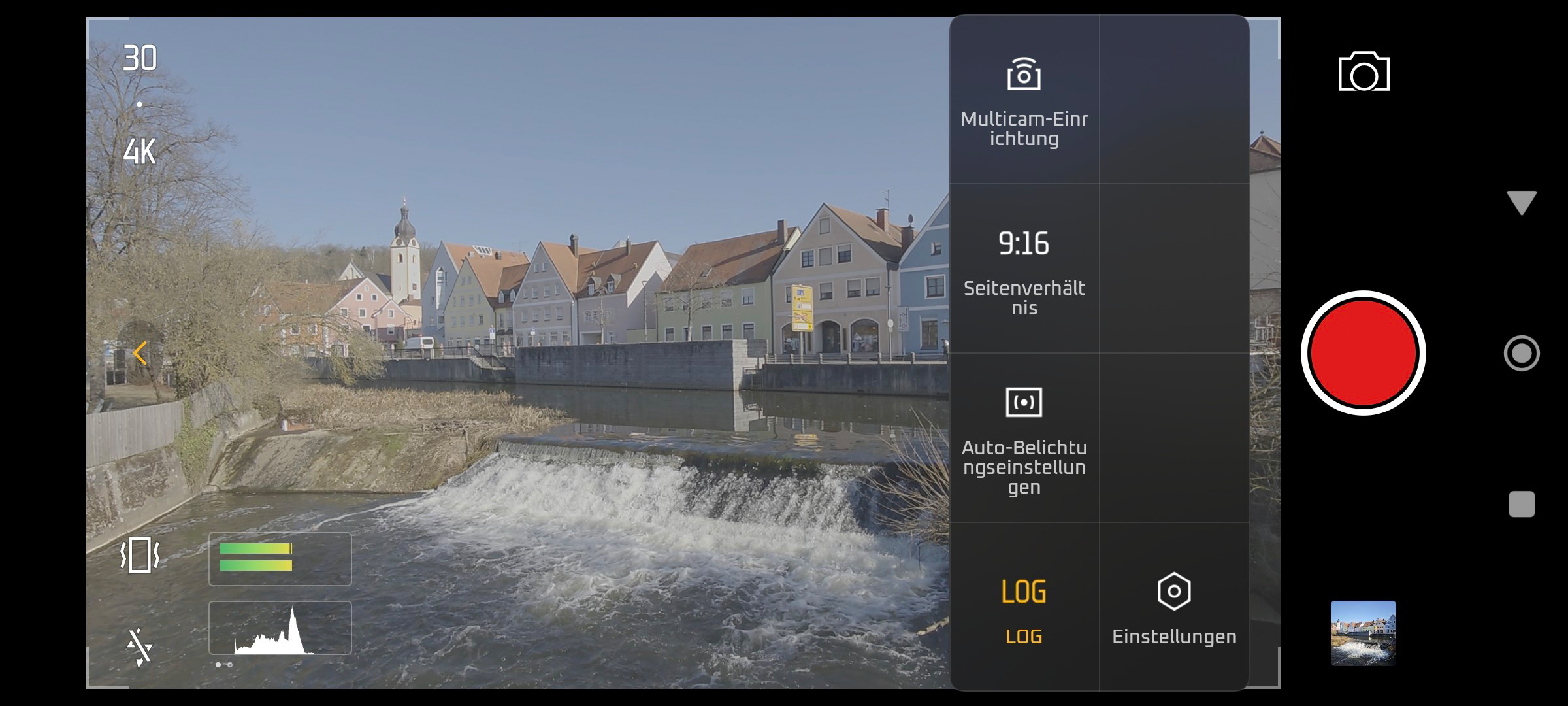1568x706 pixels.
Task: Start recording with the red button
Action: 1363,353
